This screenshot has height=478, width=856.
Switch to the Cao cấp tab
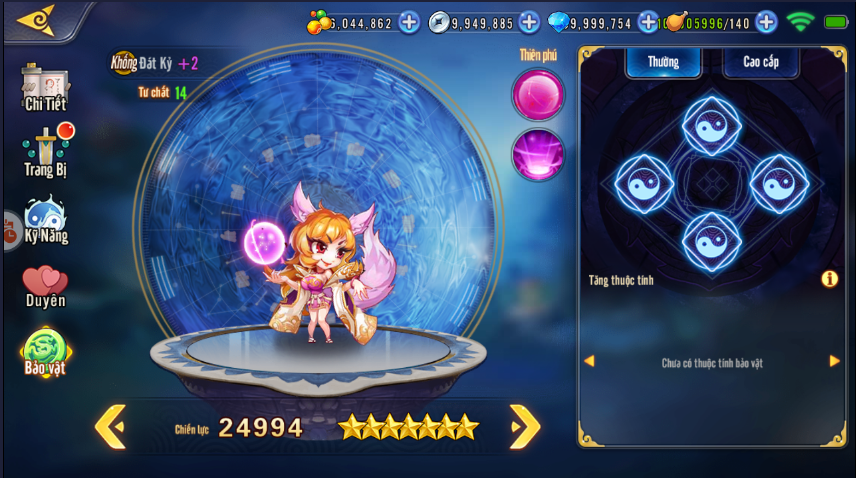[x=760, y=62]
